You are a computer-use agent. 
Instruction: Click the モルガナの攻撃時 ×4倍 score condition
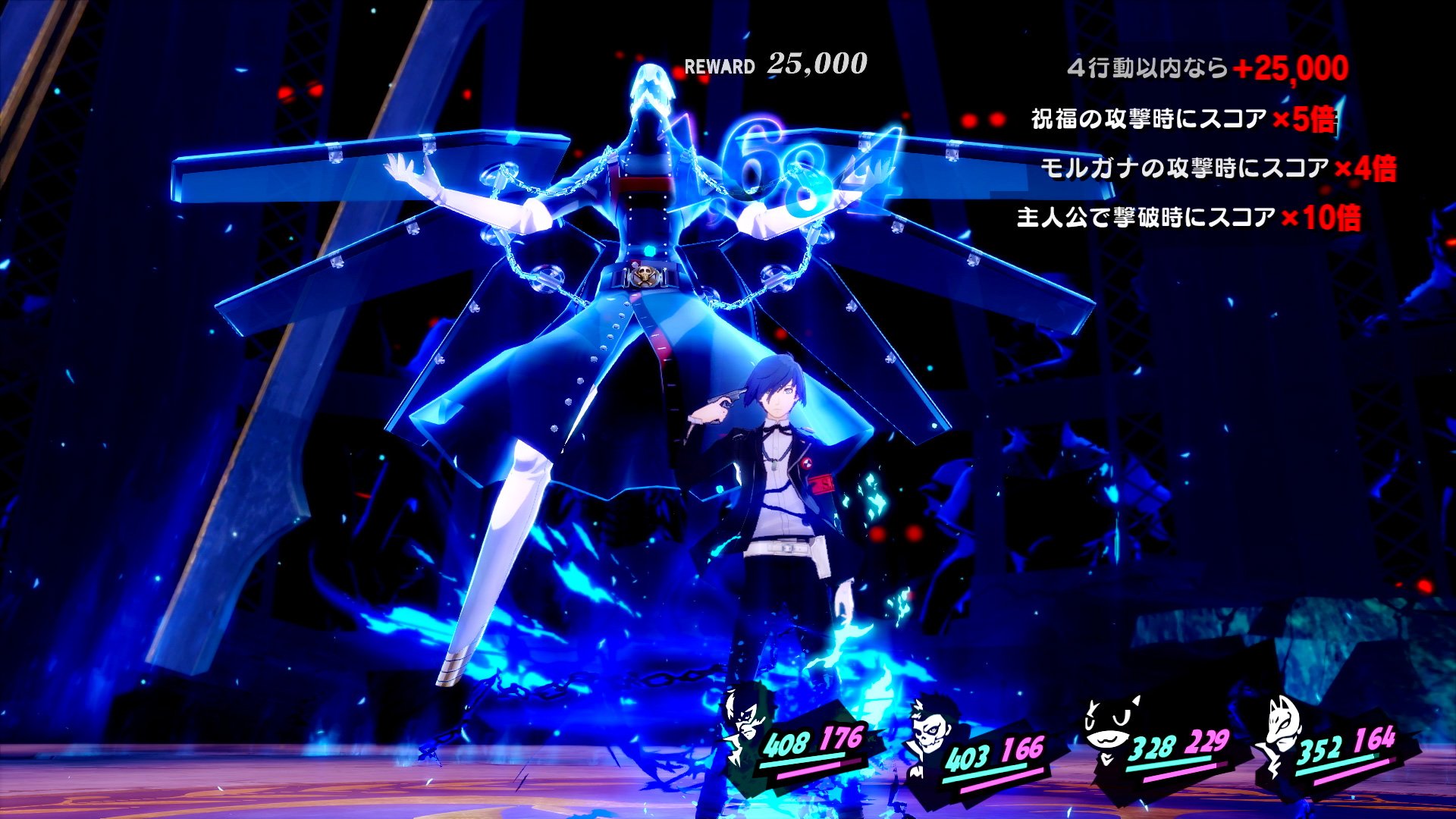pos(1218,168)
